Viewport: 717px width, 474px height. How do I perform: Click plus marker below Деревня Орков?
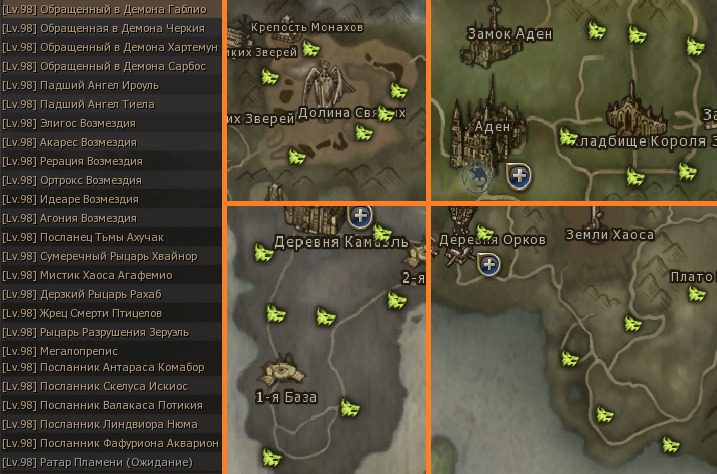pos(489,264)
